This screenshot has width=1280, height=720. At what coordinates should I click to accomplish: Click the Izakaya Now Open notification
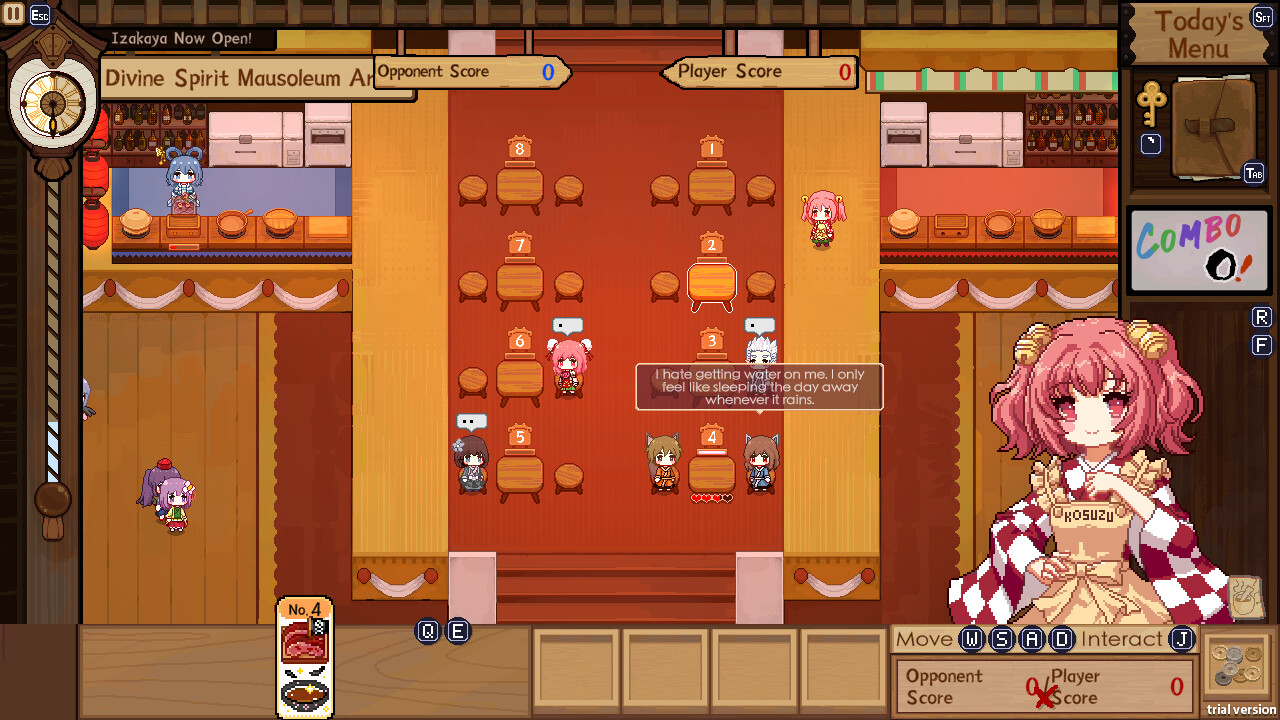point(184,40)
